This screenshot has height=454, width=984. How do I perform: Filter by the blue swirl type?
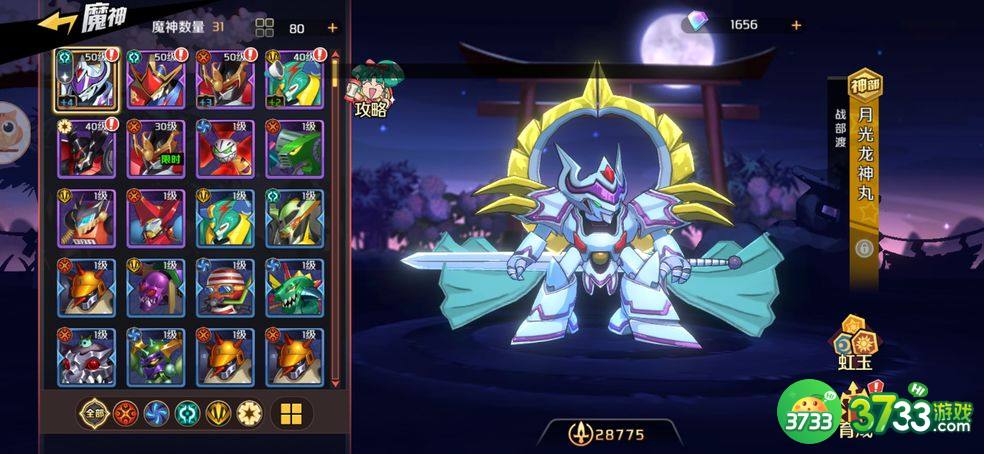click(156, 413)
